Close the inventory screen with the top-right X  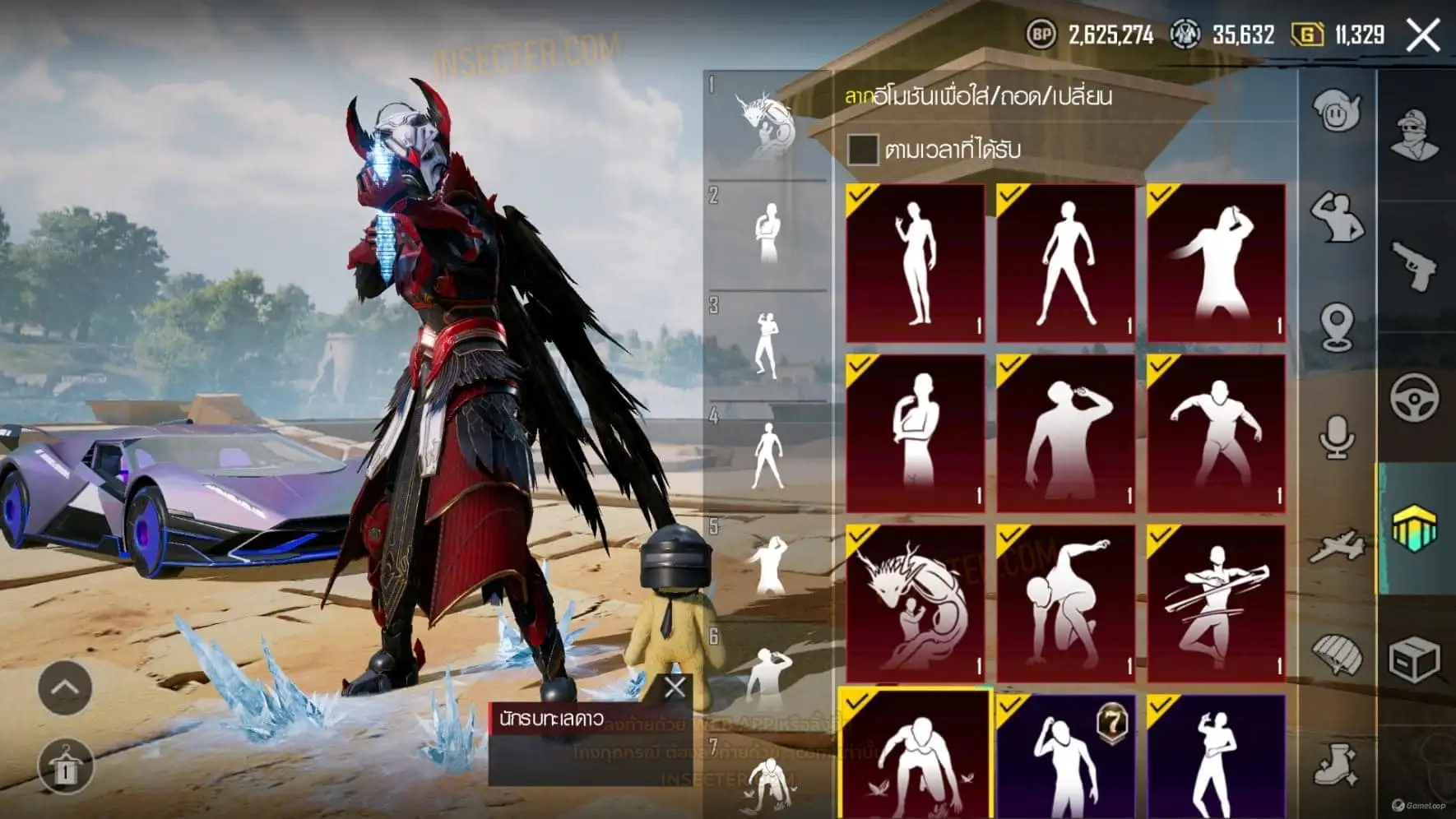pyautogui.click(x=1423, y=35)
